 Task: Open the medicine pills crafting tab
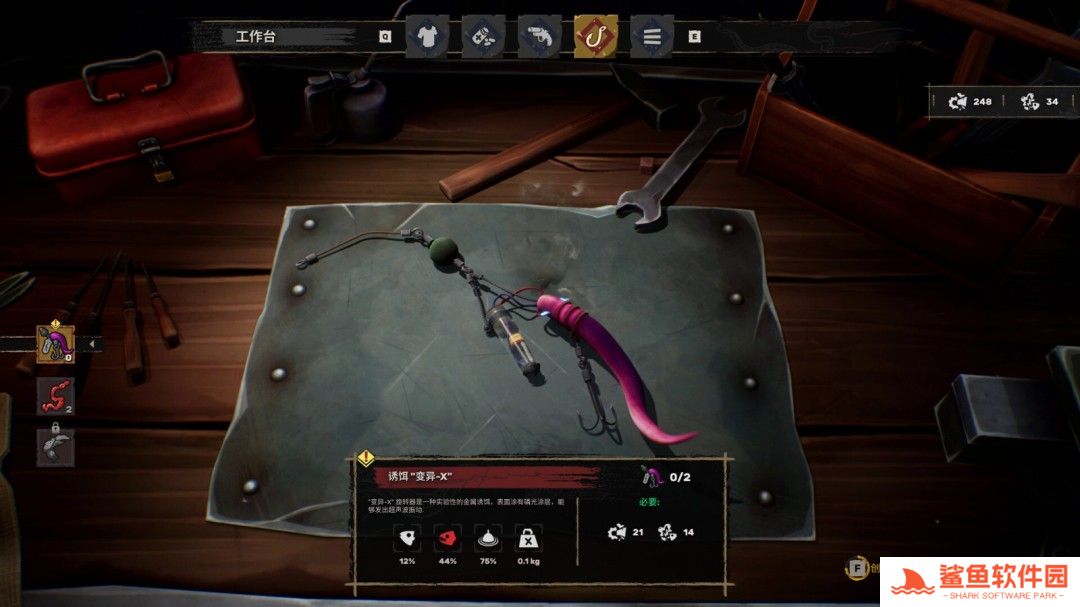(x=483, y=37)
